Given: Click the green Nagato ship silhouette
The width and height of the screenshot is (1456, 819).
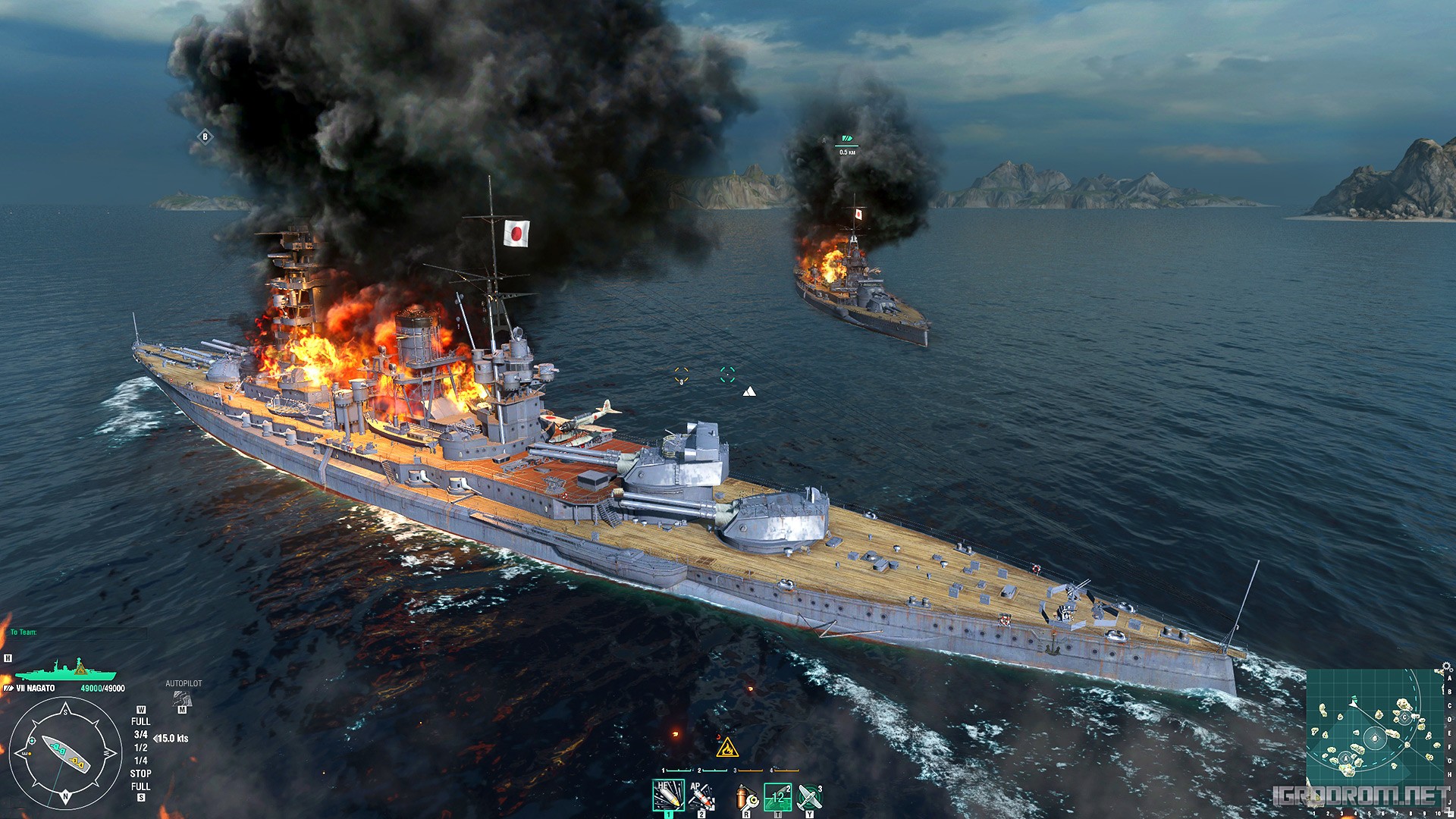Looking at the screenshot, I should (x=66, y=670).
